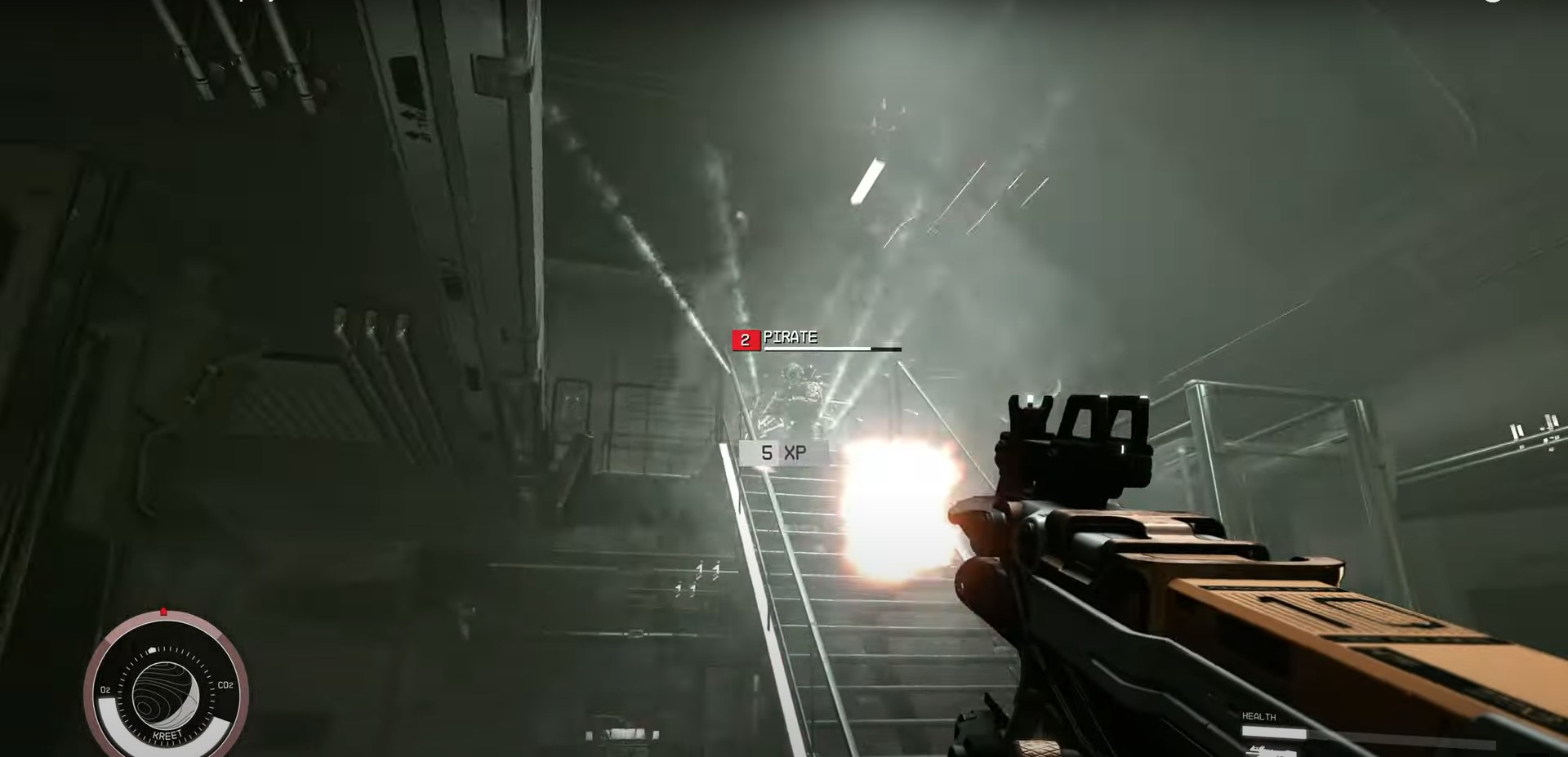1568x757 pixels.
Task: Click the O2 indicator on the compass dial
Action: tap(105, 689)
